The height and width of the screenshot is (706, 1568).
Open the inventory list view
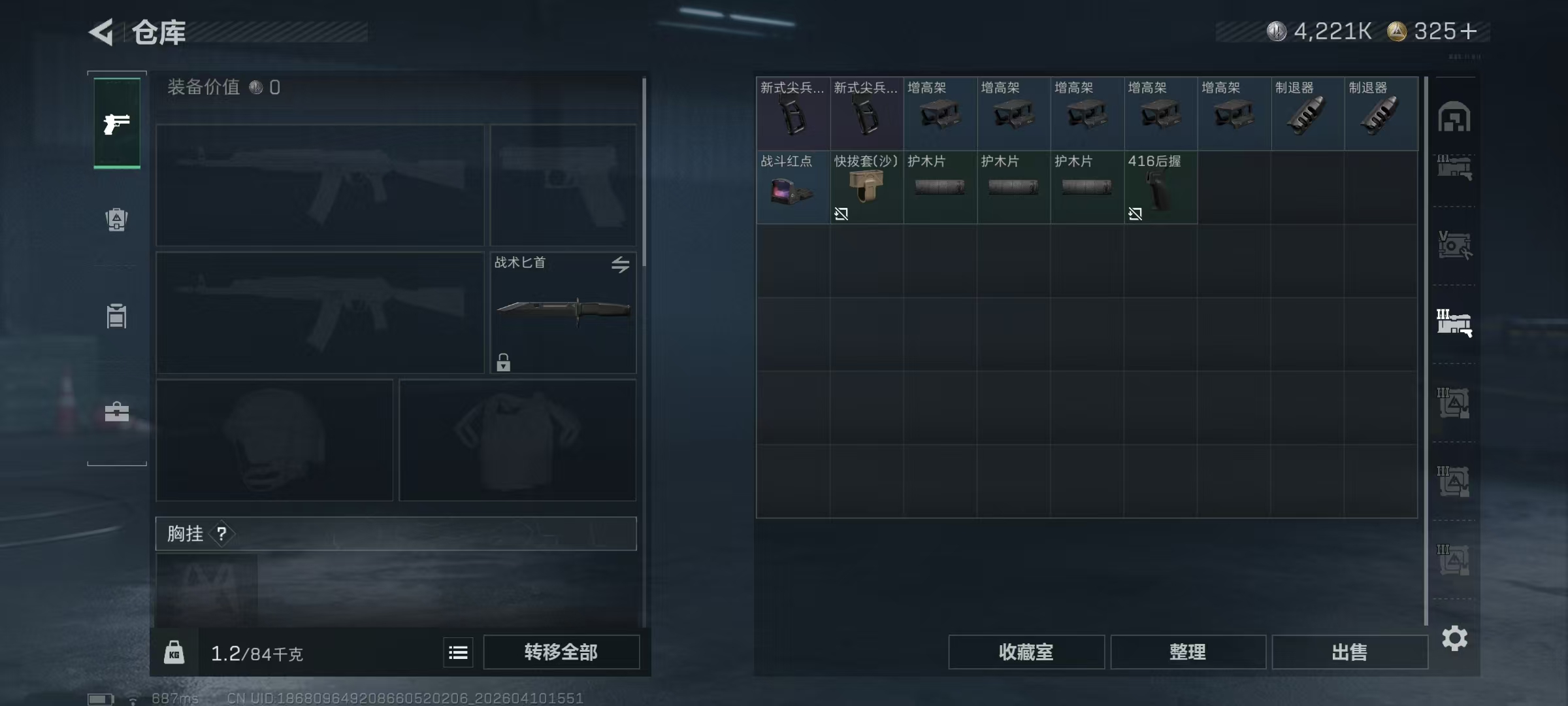pyautogui.click(x=458, y=652)
